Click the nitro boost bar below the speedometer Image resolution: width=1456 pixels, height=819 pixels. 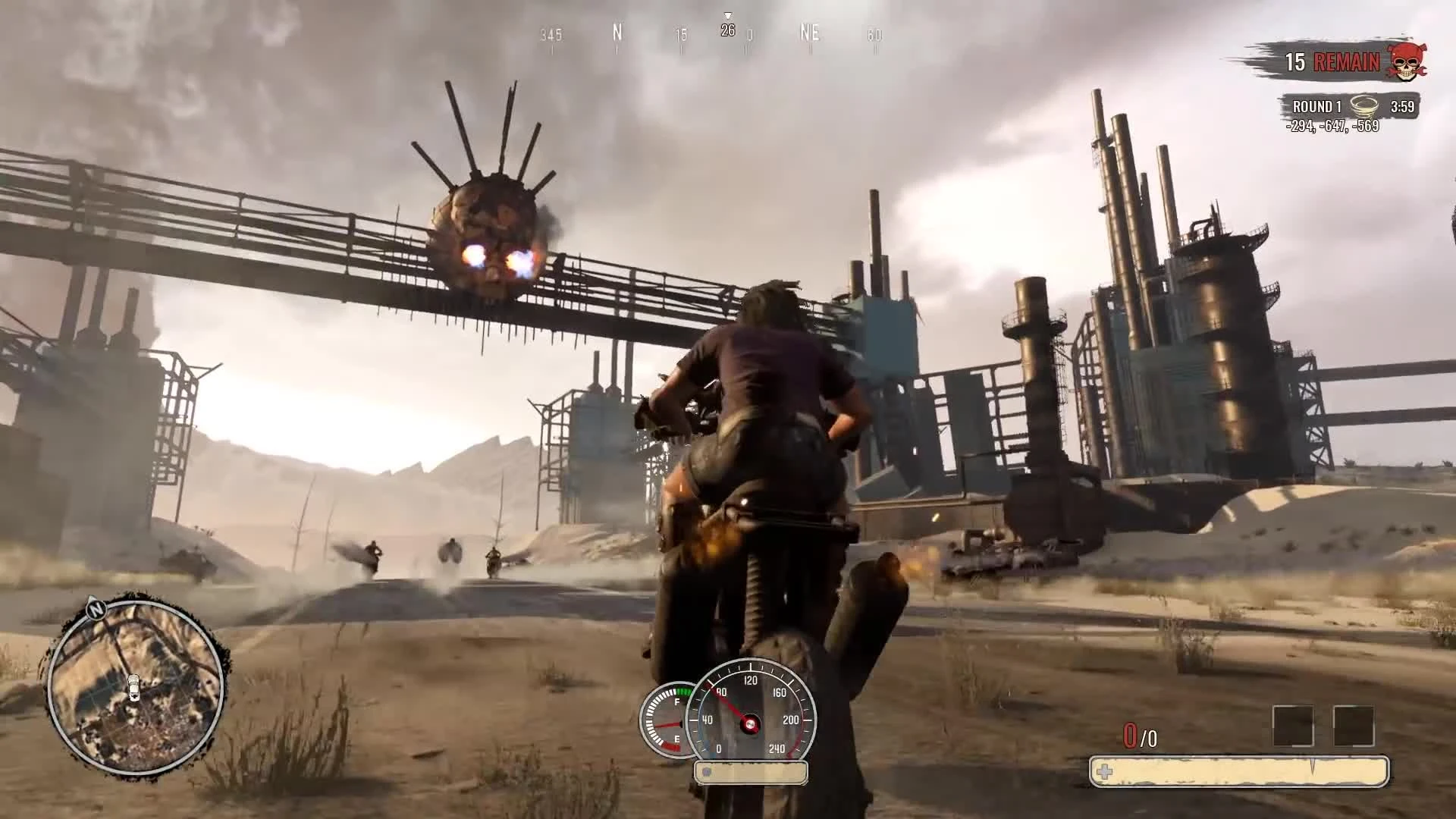point(749,772)
